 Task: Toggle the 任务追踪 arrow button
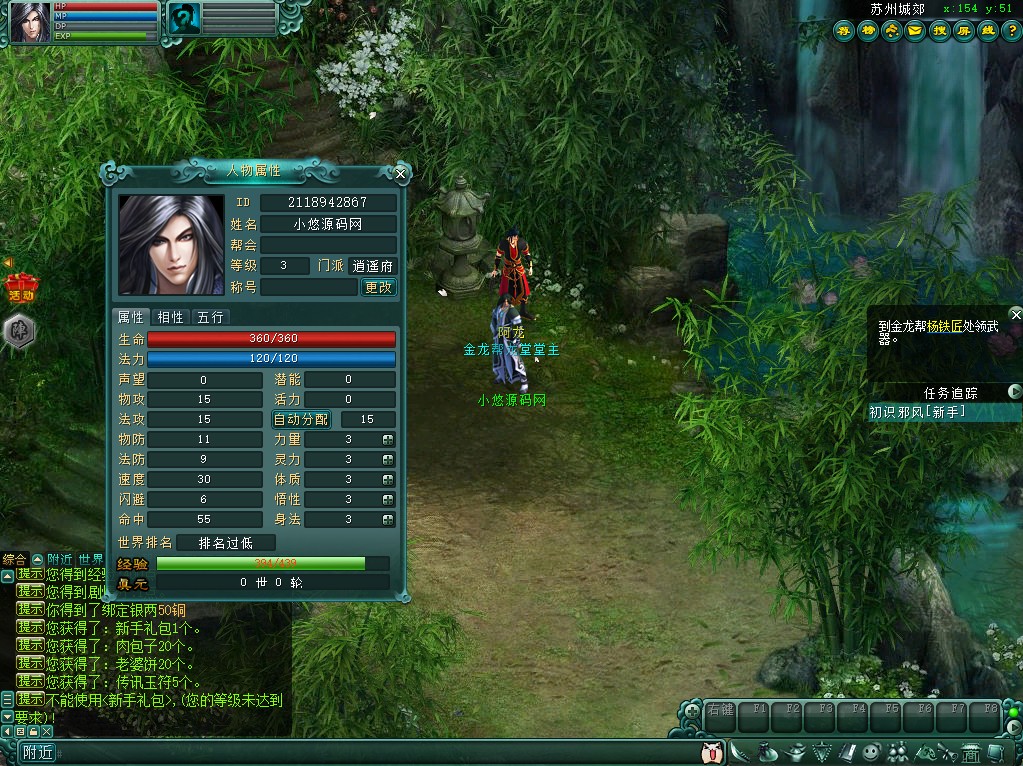pos(1015,392)
